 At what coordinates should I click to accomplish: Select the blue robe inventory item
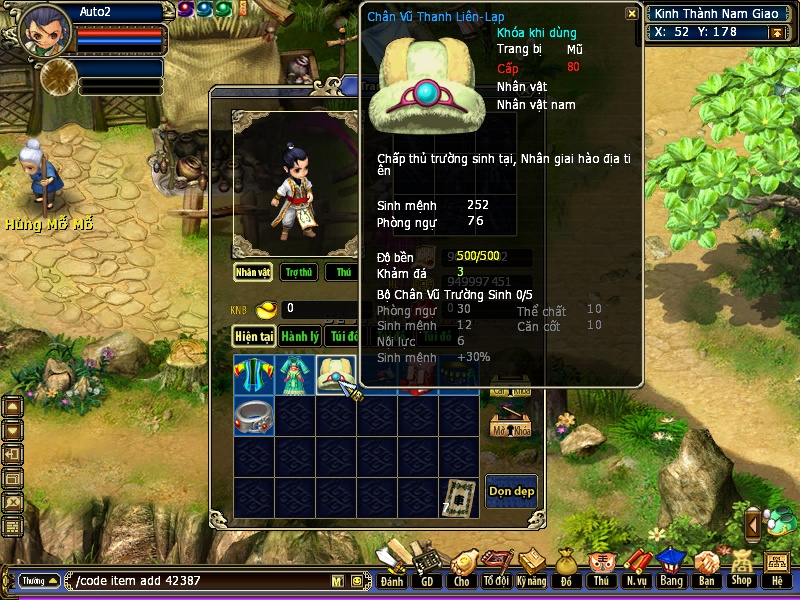(x=254, y=374)
